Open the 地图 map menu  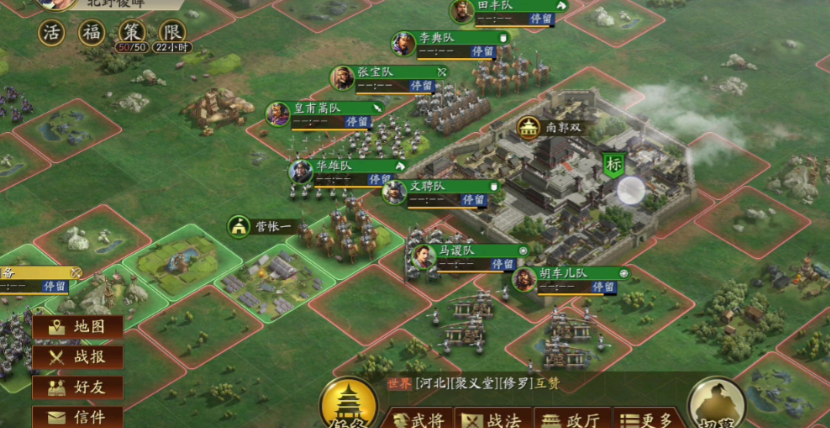point(78,327)
